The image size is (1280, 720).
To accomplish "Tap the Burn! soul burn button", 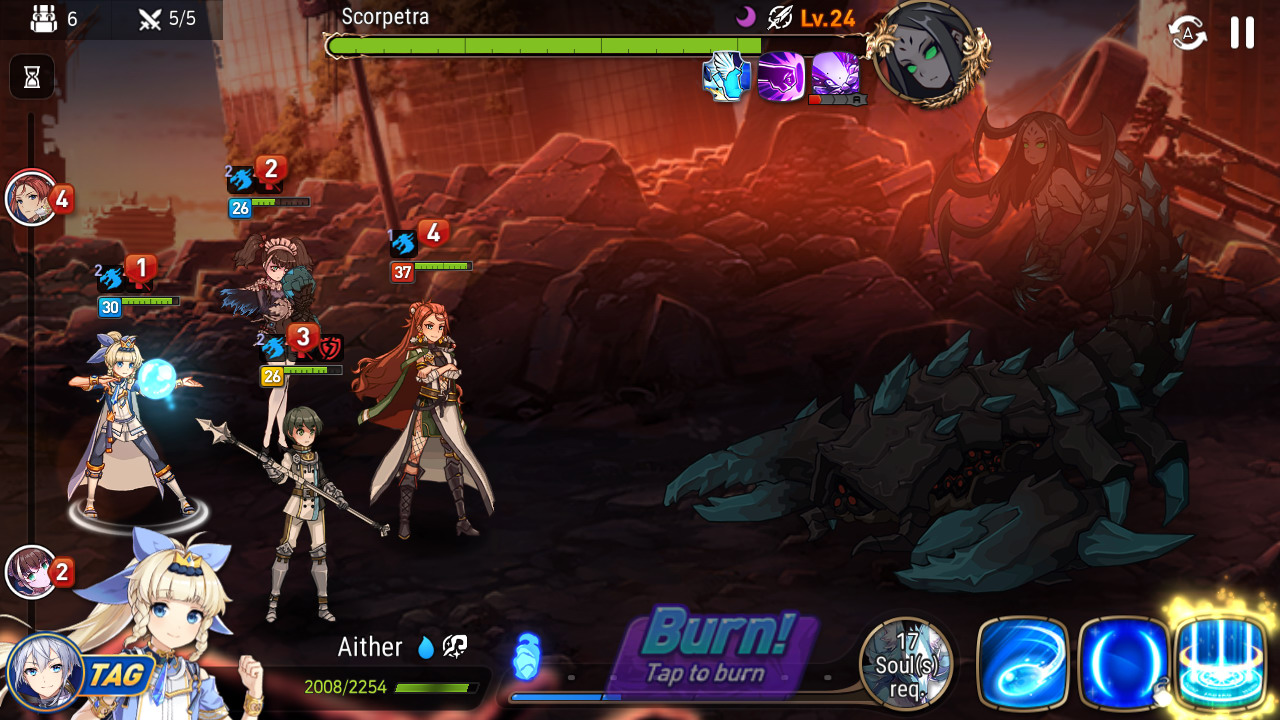I will click(x=718, y=647).
